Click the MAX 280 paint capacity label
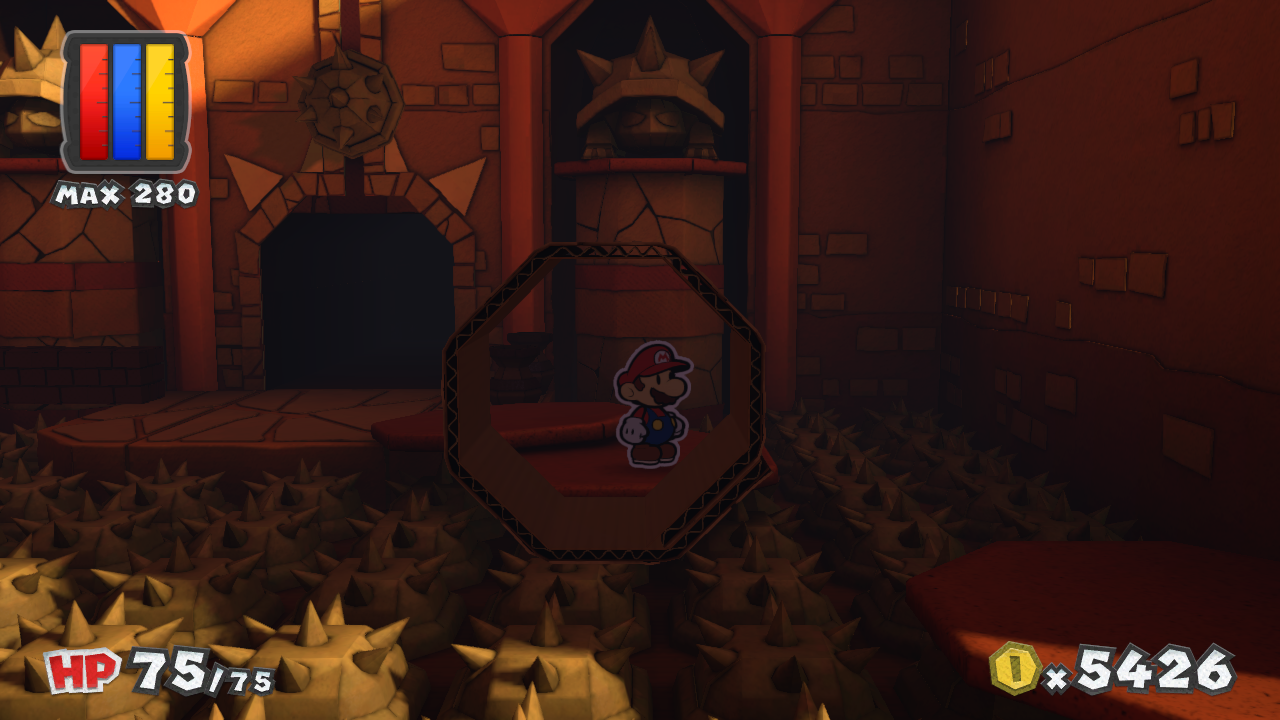 tap(125, 193)
